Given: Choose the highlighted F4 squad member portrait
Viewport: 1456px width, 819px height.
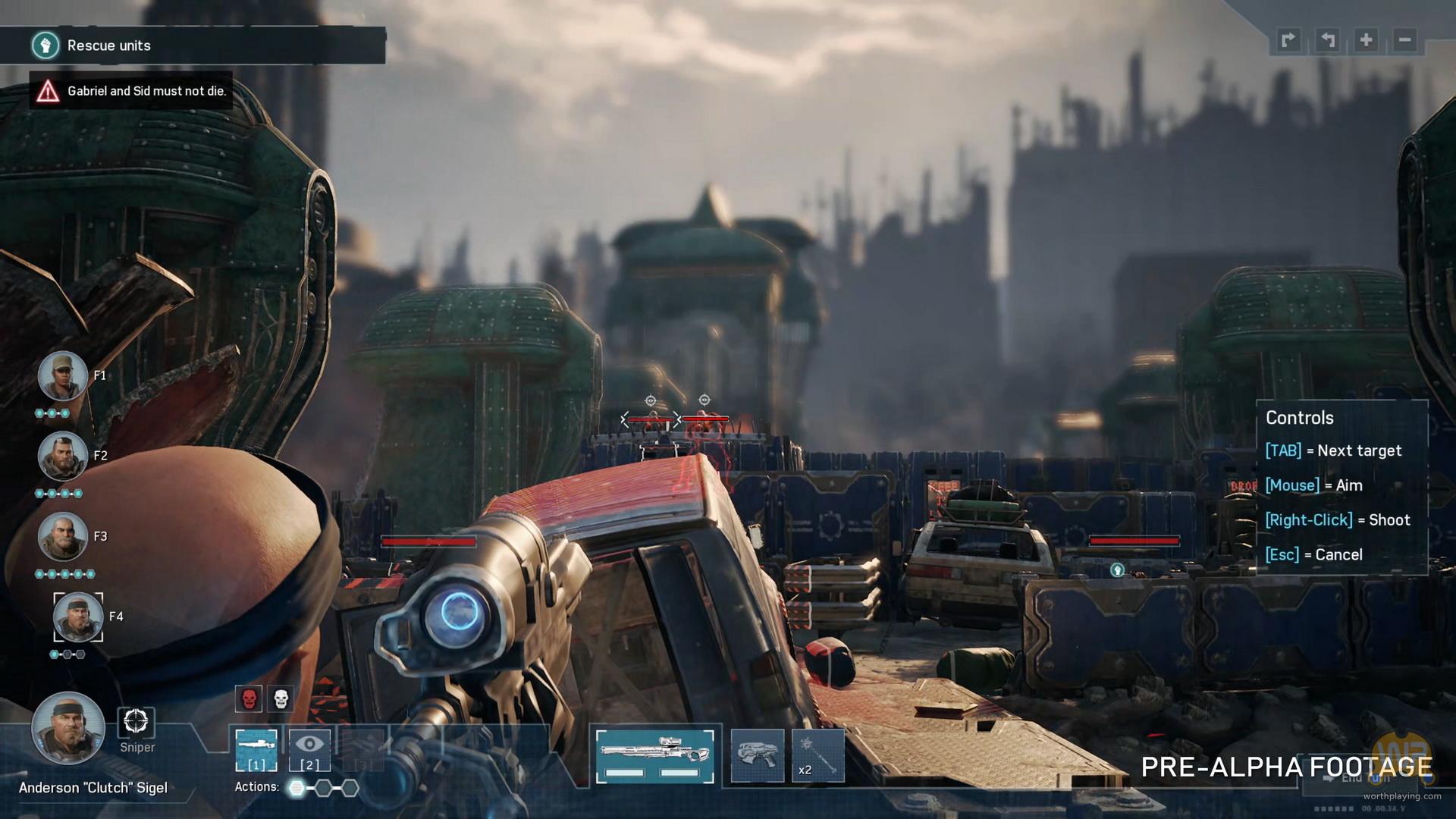Looking at the screenshot, I should click(78, 617).
